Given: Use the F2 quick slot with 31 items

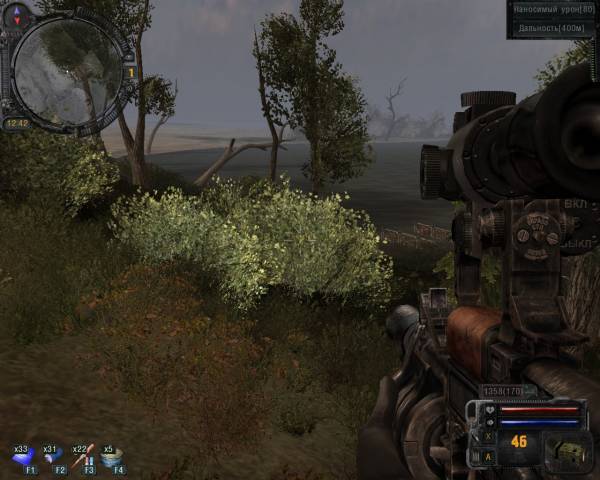Looking at the screenshot, I should click(52, 456).
